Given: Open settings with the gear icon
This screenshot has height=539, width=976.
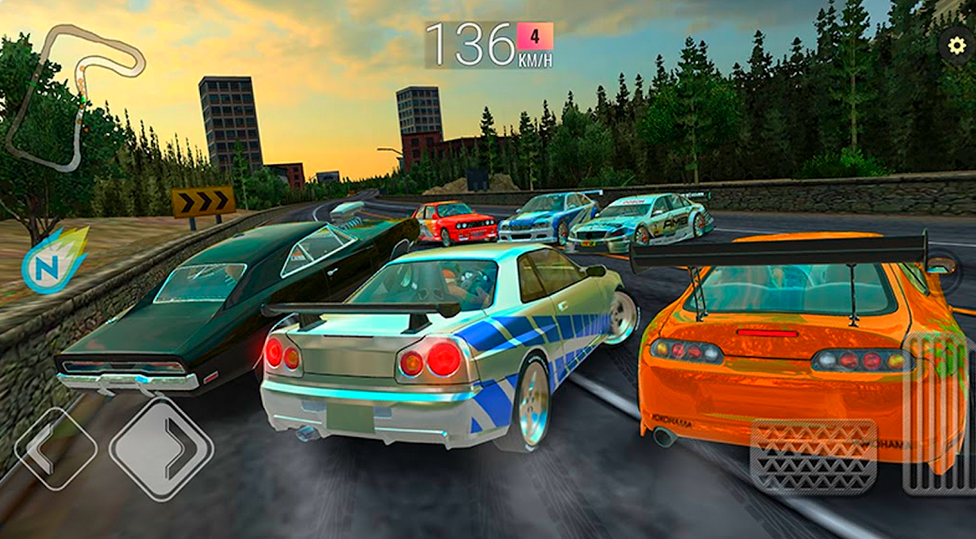Looking at the screenshot, I should point(957,45).
